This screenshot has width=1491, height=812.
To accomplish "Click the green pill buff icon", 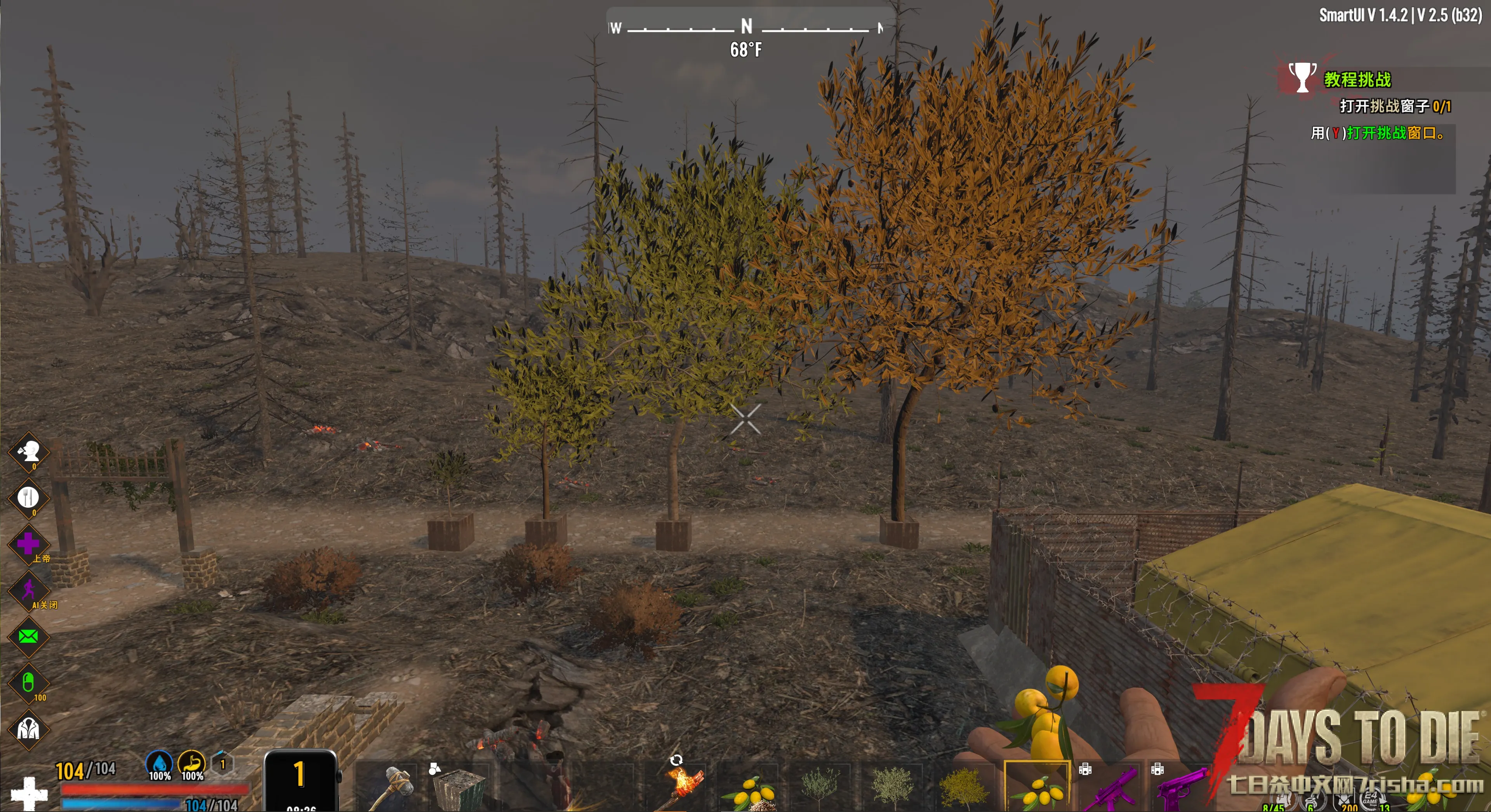I will [28, 683].
